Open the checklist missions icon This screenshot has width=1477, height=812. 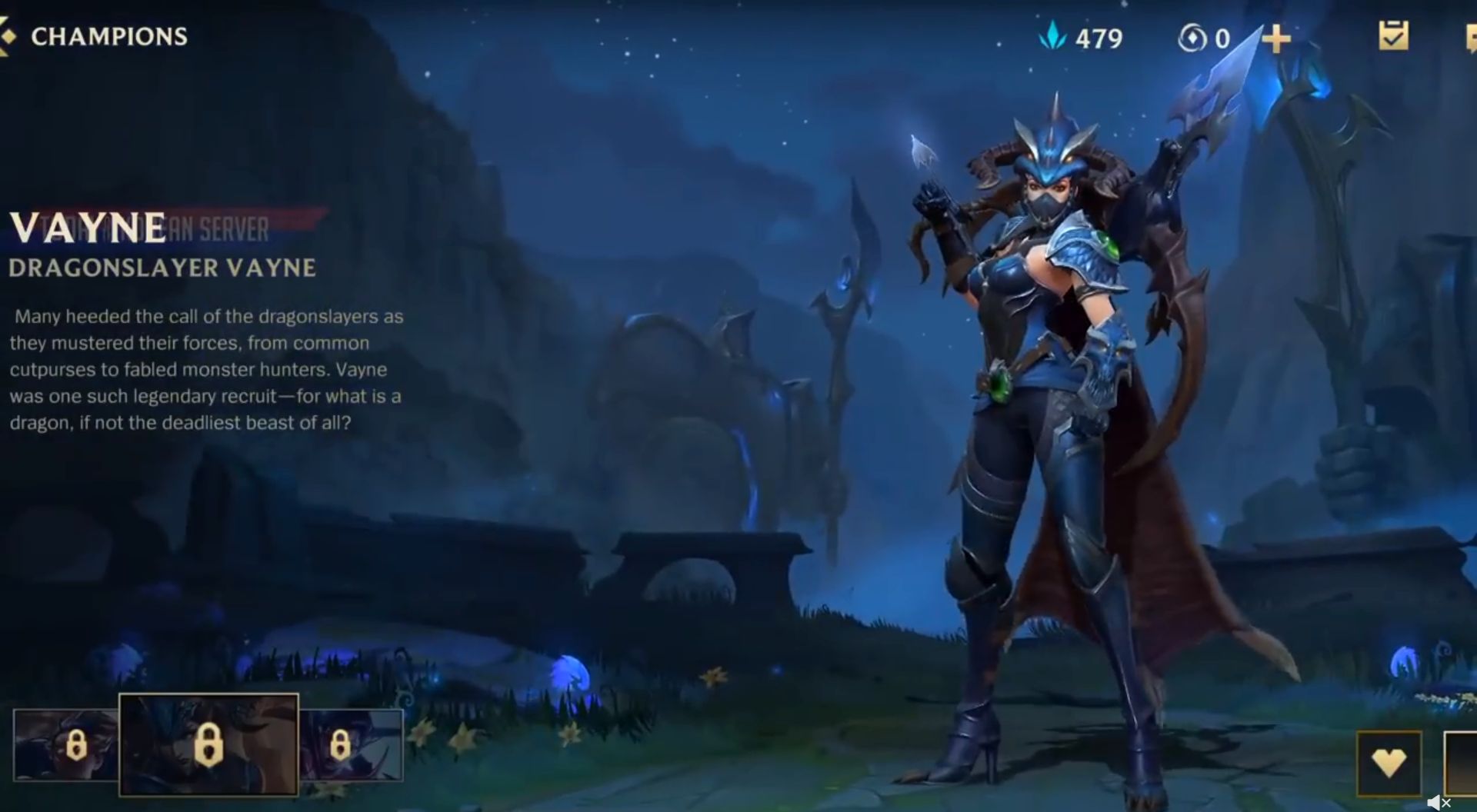point(1393,36)
